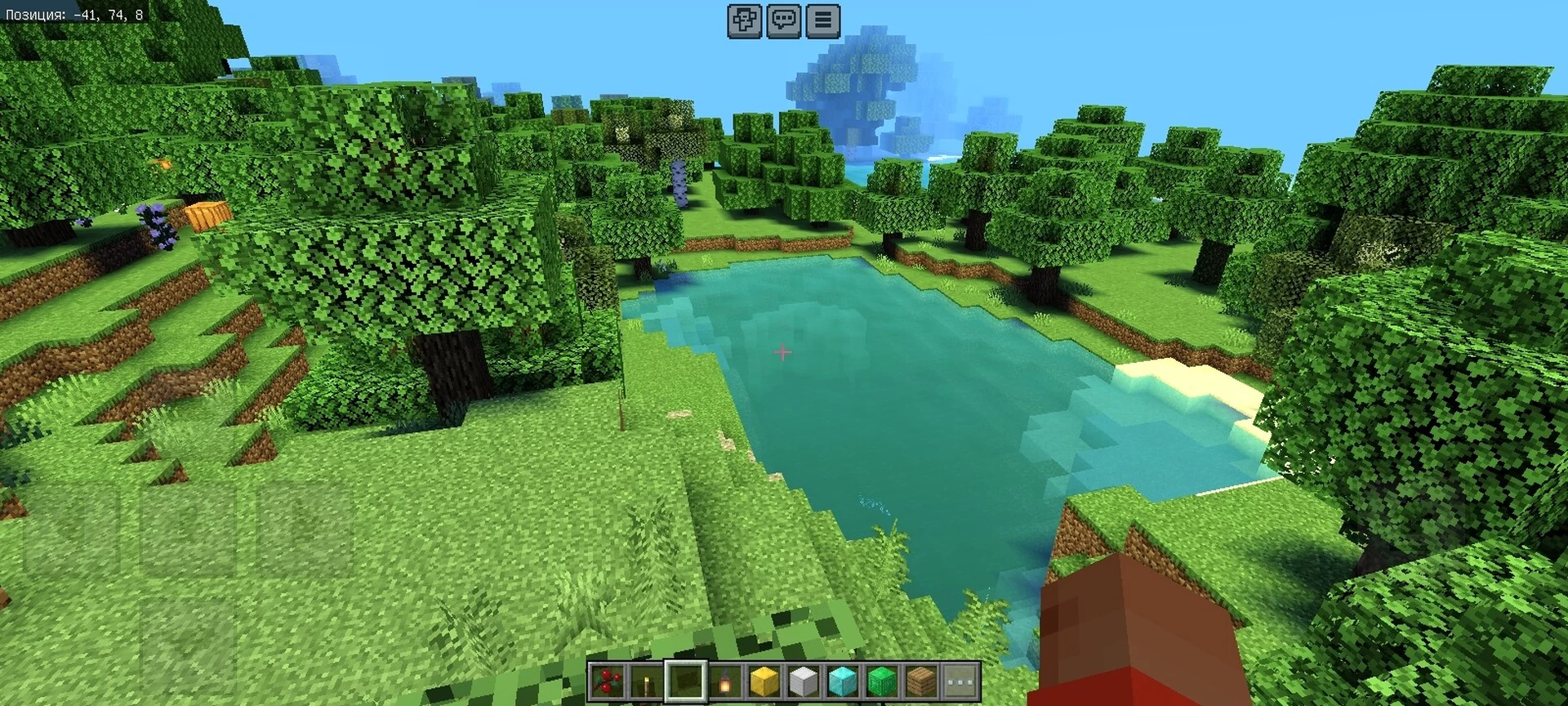The image size is (1568, 706).
Task: Select the oak planks hotbar slot
Action: tap(920, 681)
